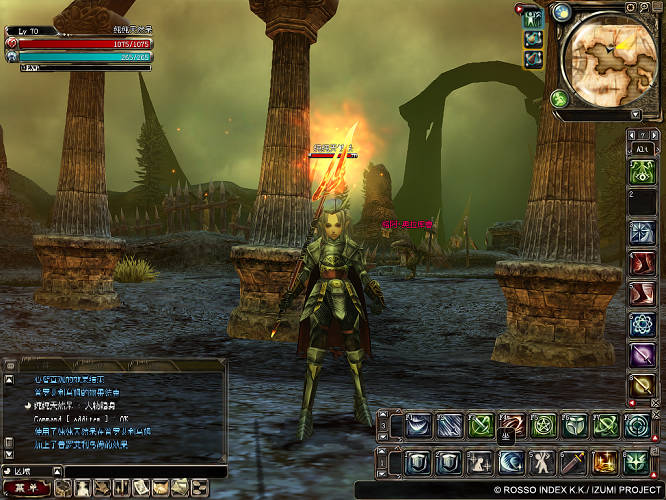Trigger the kneeling figure sparkle skill
The height and width of the screenshot is (500, 666).
(x=480, y=462)
